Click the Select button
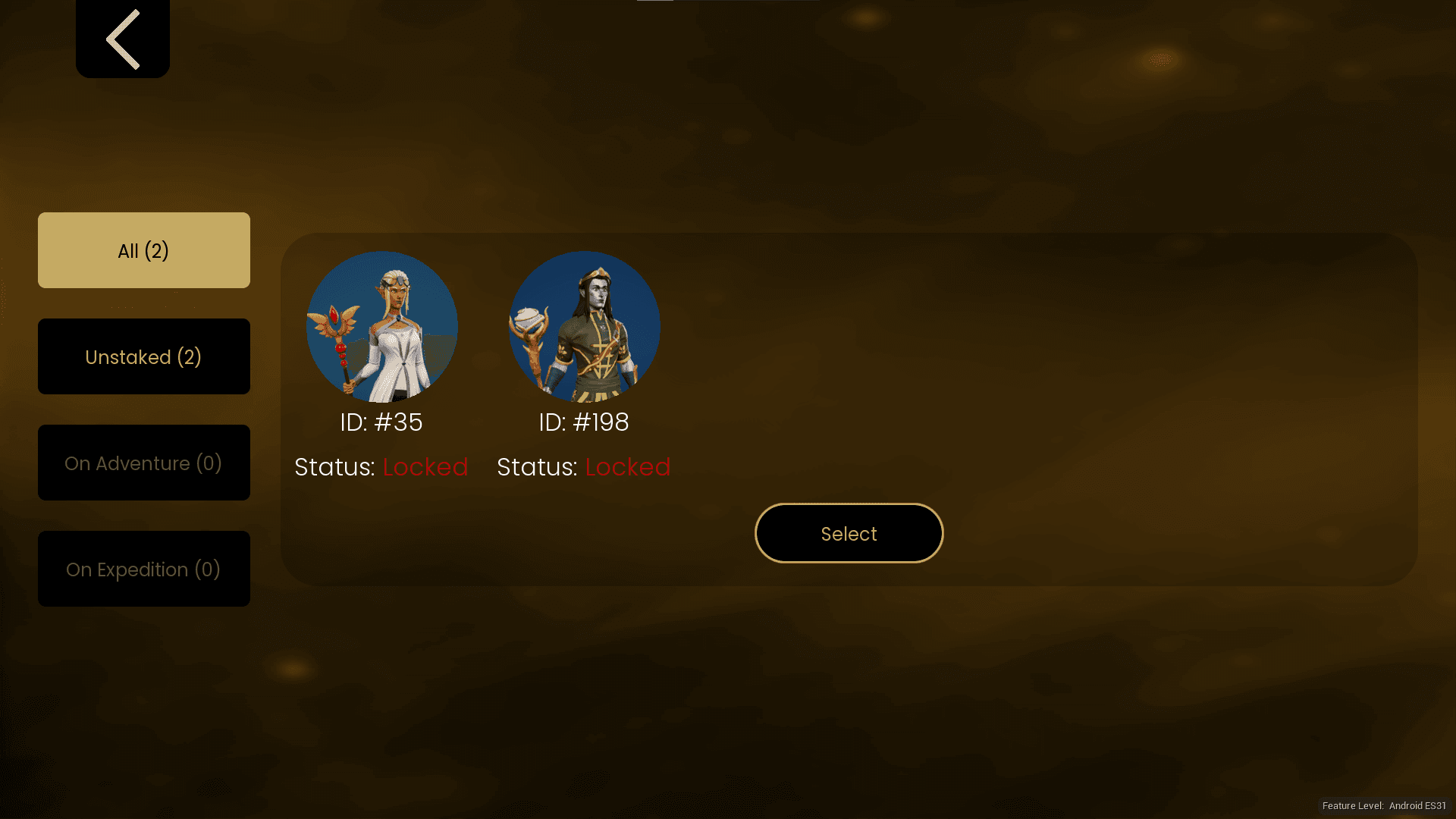 click(849, 533)
